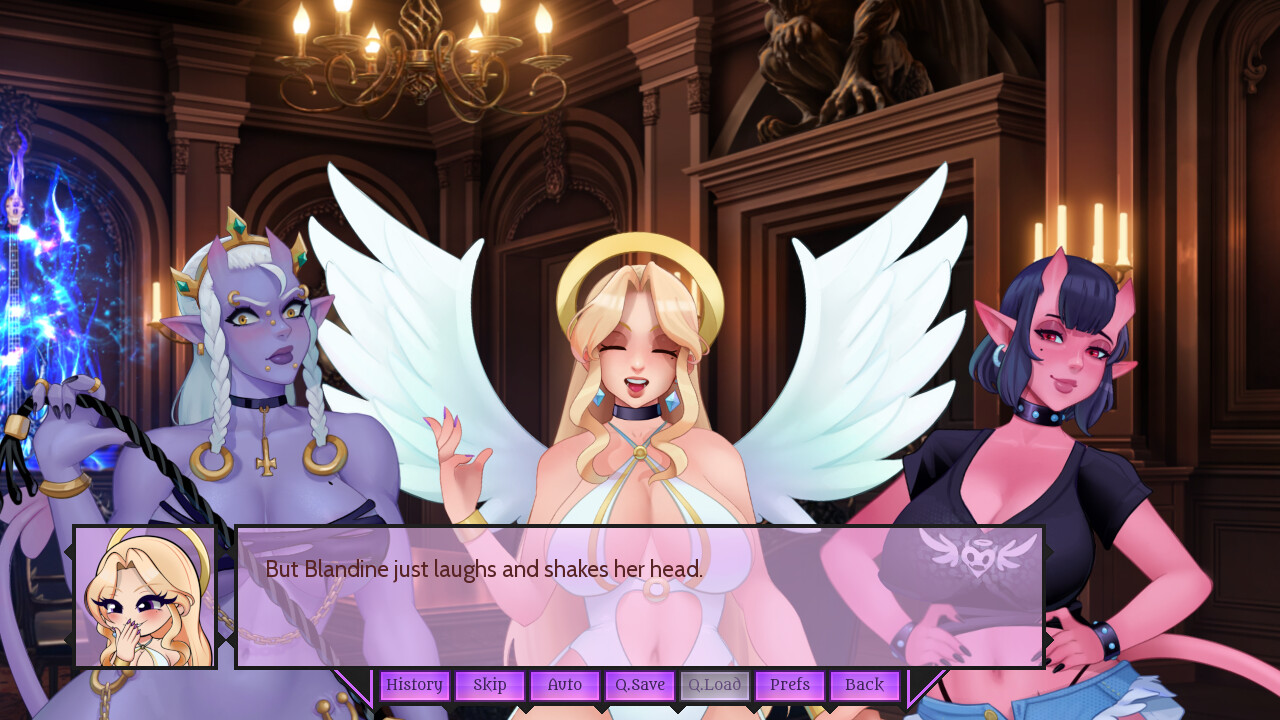Click the narration text about Blandine laughing
Image resolution: width=1280 pixels, height=720 pixels.
[x=484, y=569]
